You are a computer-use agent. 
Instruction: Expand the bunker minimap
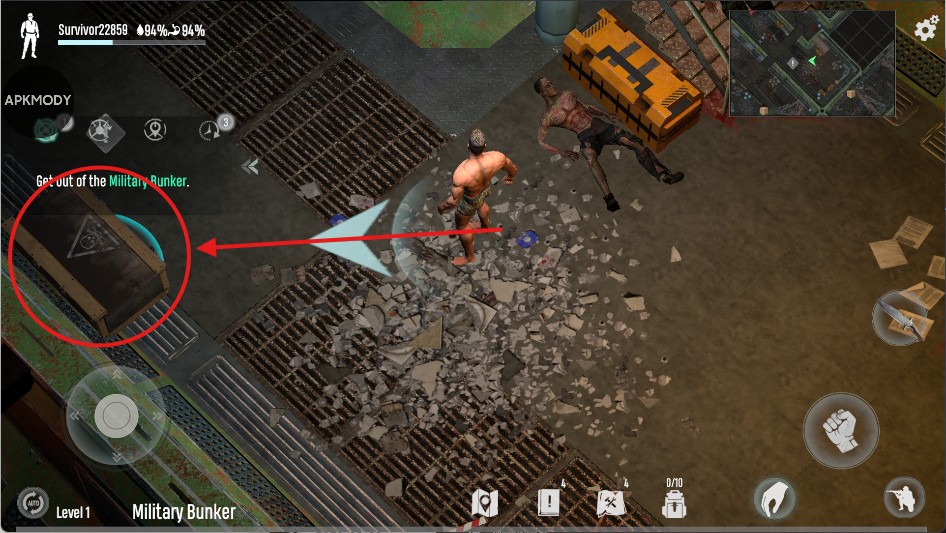click(811, 62)
